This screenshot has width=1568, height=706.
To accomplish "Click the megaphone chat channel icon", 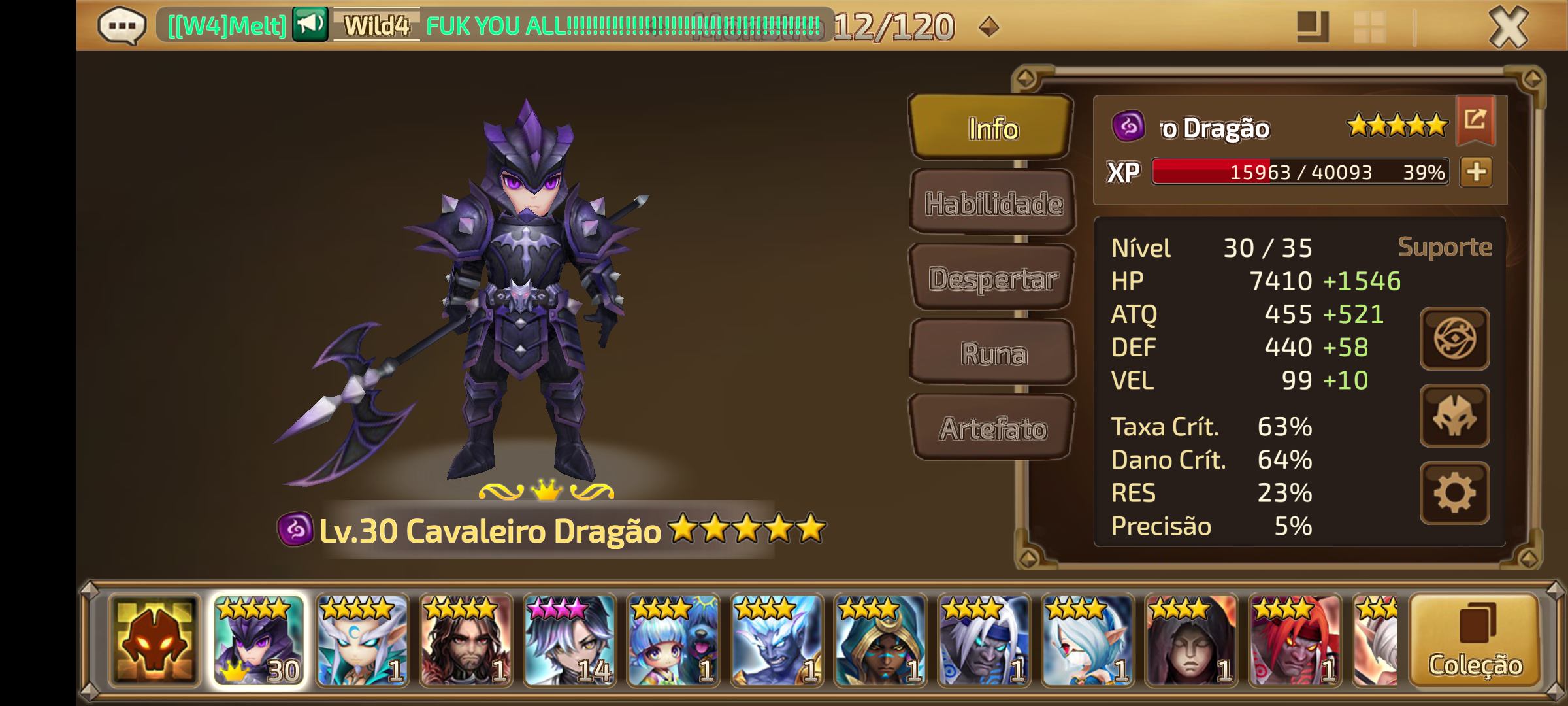I will [x=310, y=25].
